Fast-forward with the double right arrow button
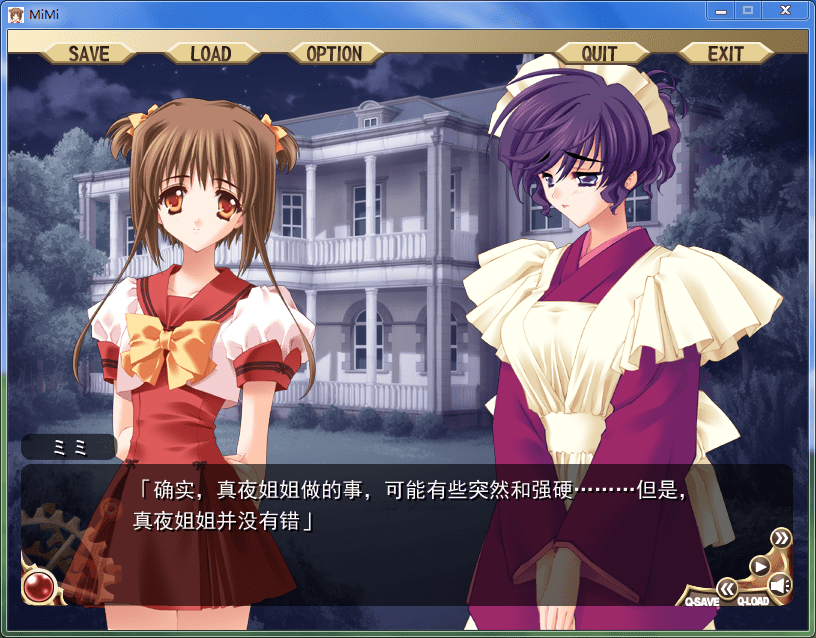 click(x=780, y=539)
